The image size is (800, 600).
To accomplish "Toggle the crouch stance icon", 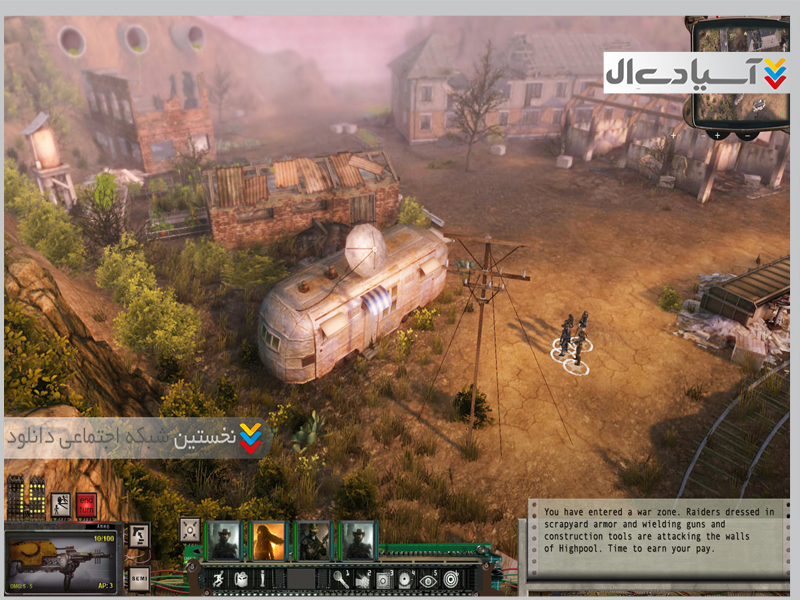I will 60,505.
